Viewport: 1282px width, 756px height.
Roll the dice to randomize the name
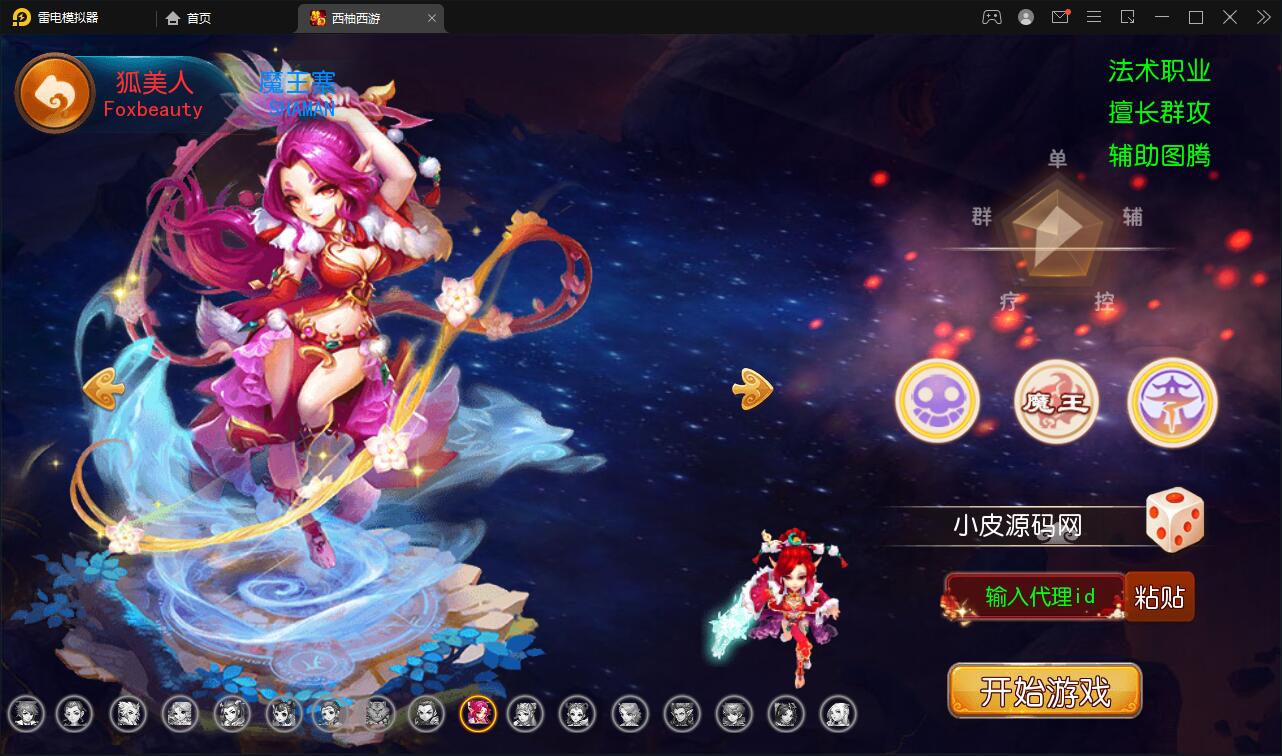tap(1175, 519)
